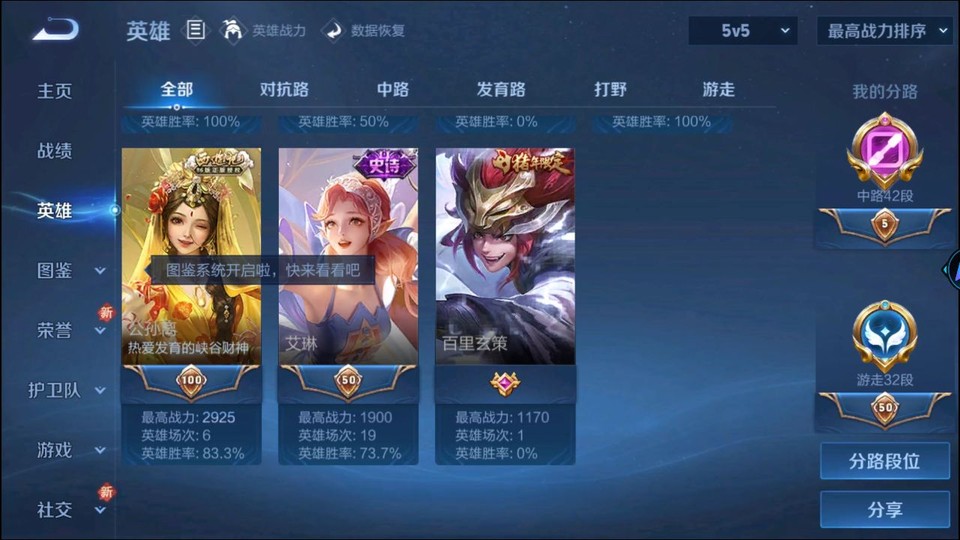Expand the 游戏 menu section
The image size is (960, 540).
(70, 450)
